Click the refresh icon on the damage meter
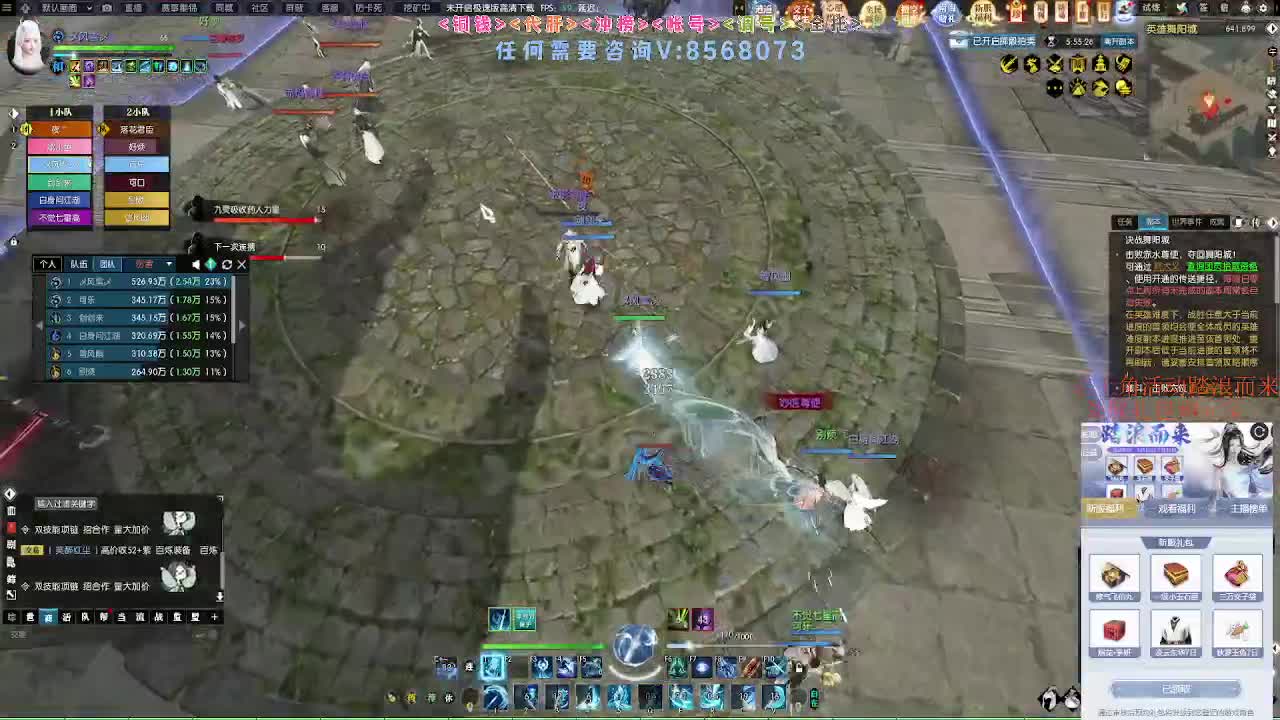This screenshot has height=720, width=1280. tap(227, 265)
